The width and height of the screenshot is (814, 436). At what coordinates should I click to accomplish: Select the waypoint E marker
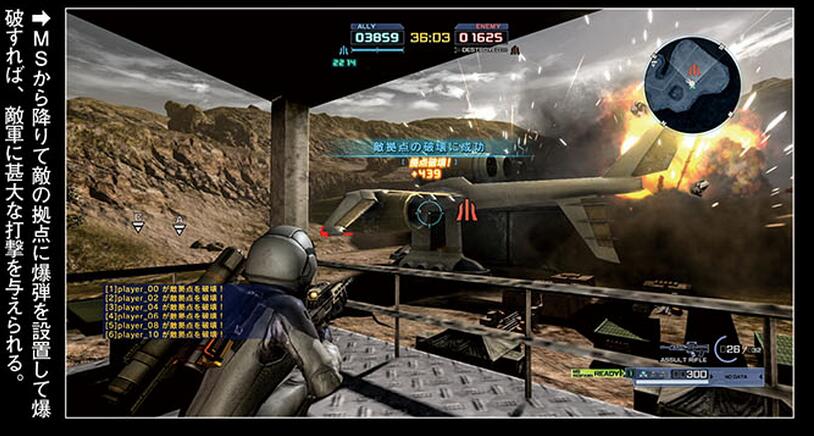pos(139,224)
